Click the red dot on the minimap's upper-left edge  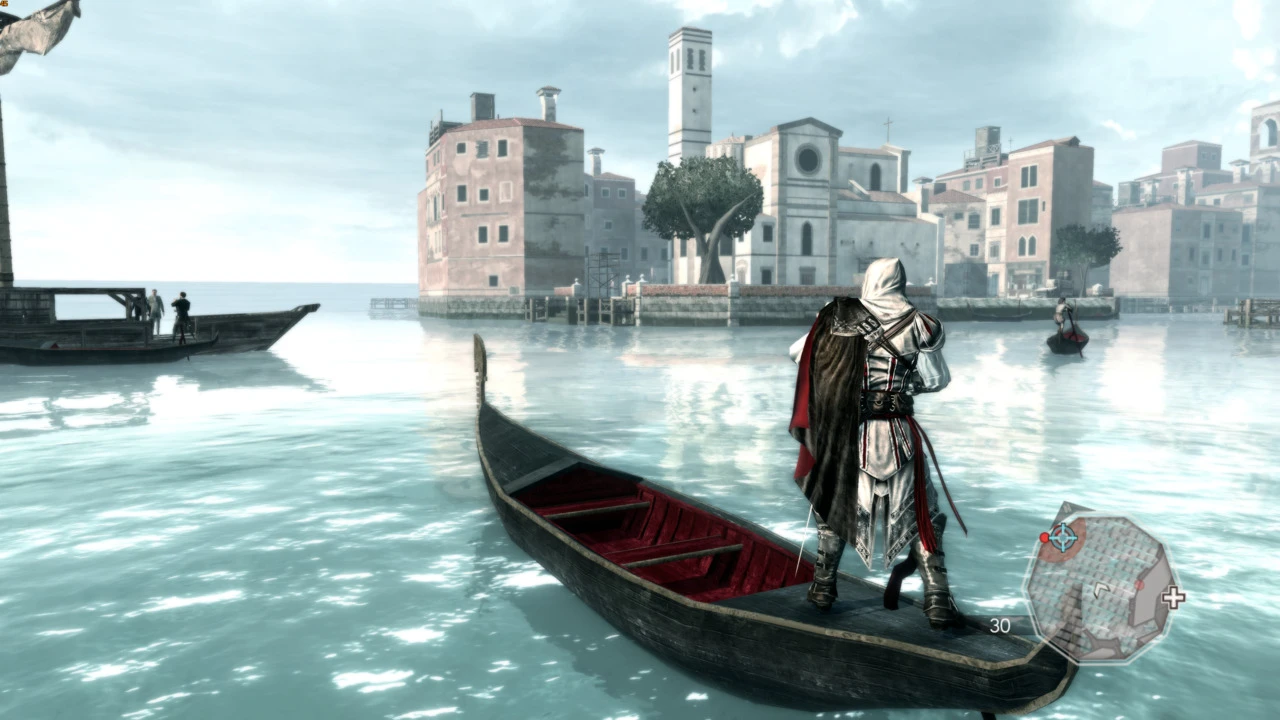[x=1044, y=538]
